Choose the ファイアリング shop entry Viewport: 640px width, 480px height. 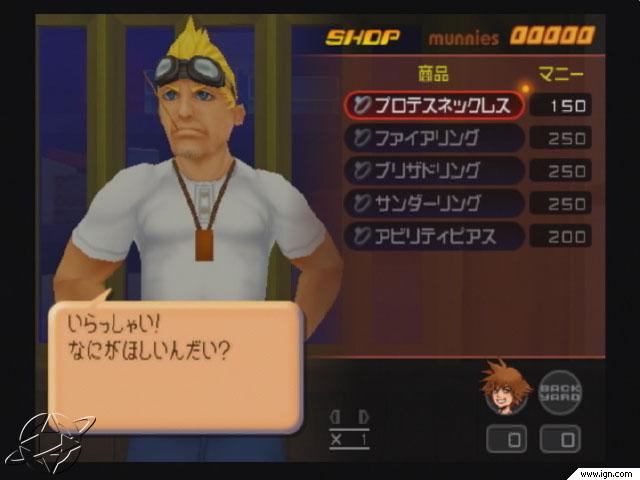(434, 137)
